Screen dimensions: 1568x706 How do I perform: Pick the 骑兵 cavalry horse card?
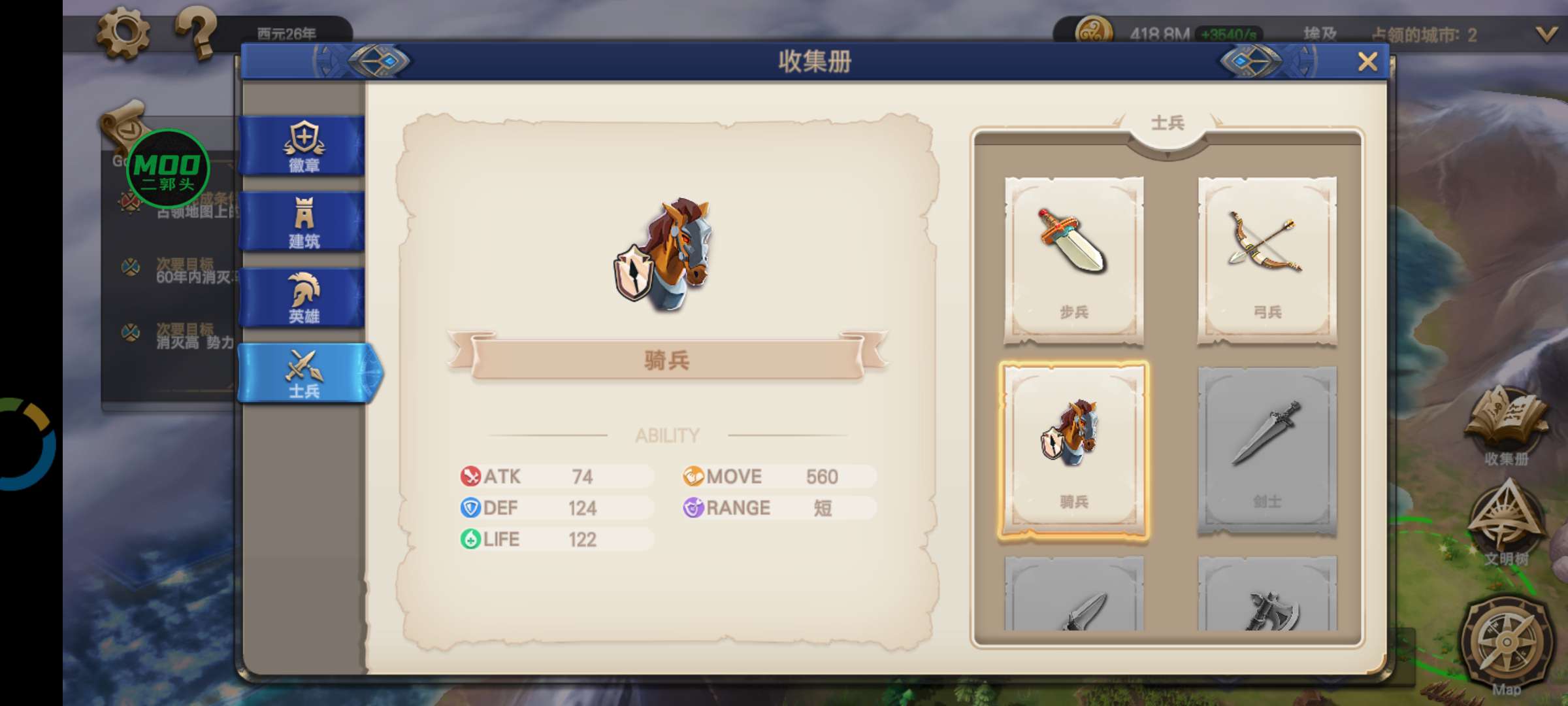[x=1073, y=450]
